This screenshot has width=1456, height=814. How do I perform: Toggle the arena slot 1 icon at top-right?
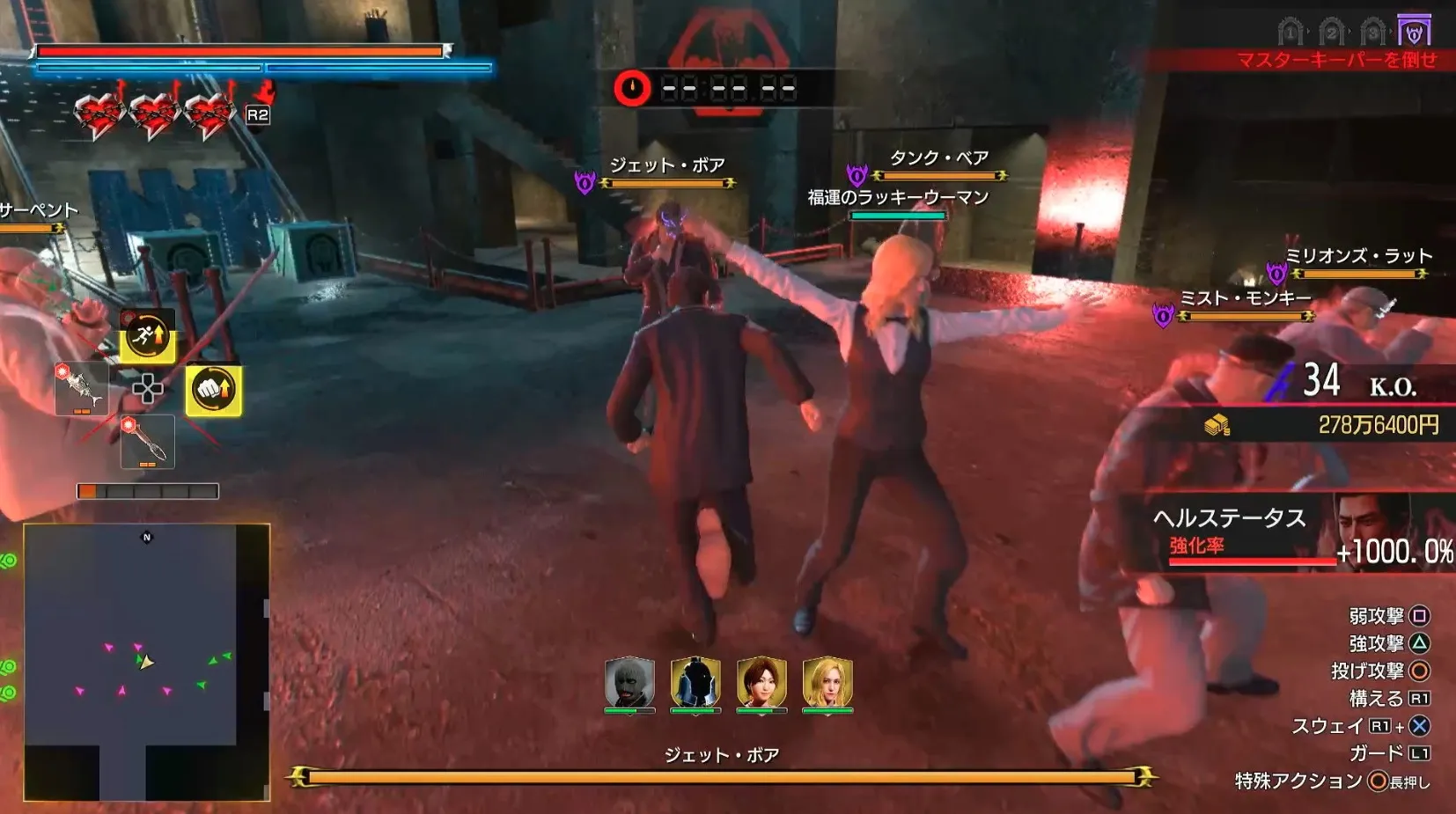(x=1291, y=28)
